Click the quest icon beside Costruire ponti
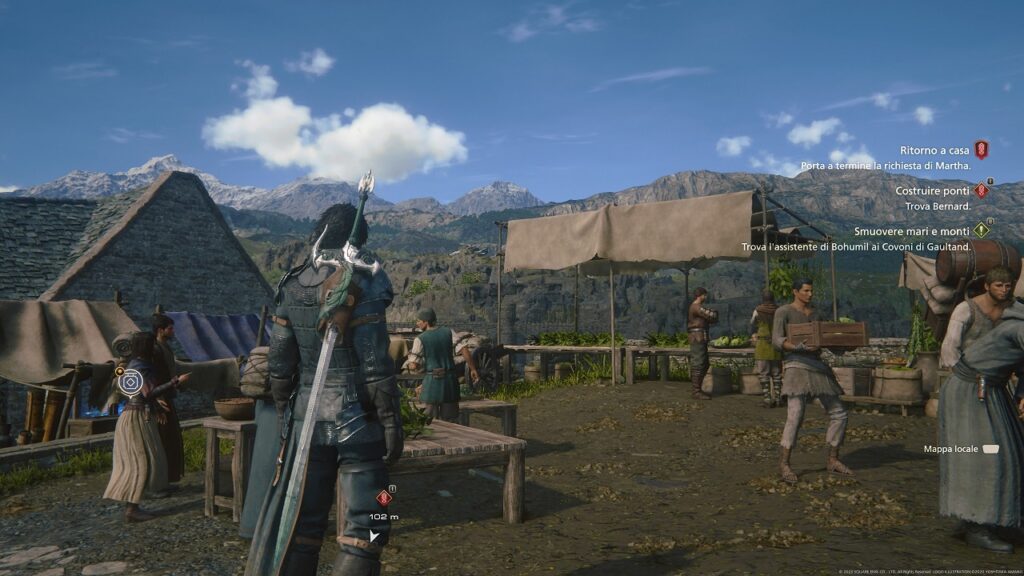Viewport: 1024px width, 576px height. (981, 190)
